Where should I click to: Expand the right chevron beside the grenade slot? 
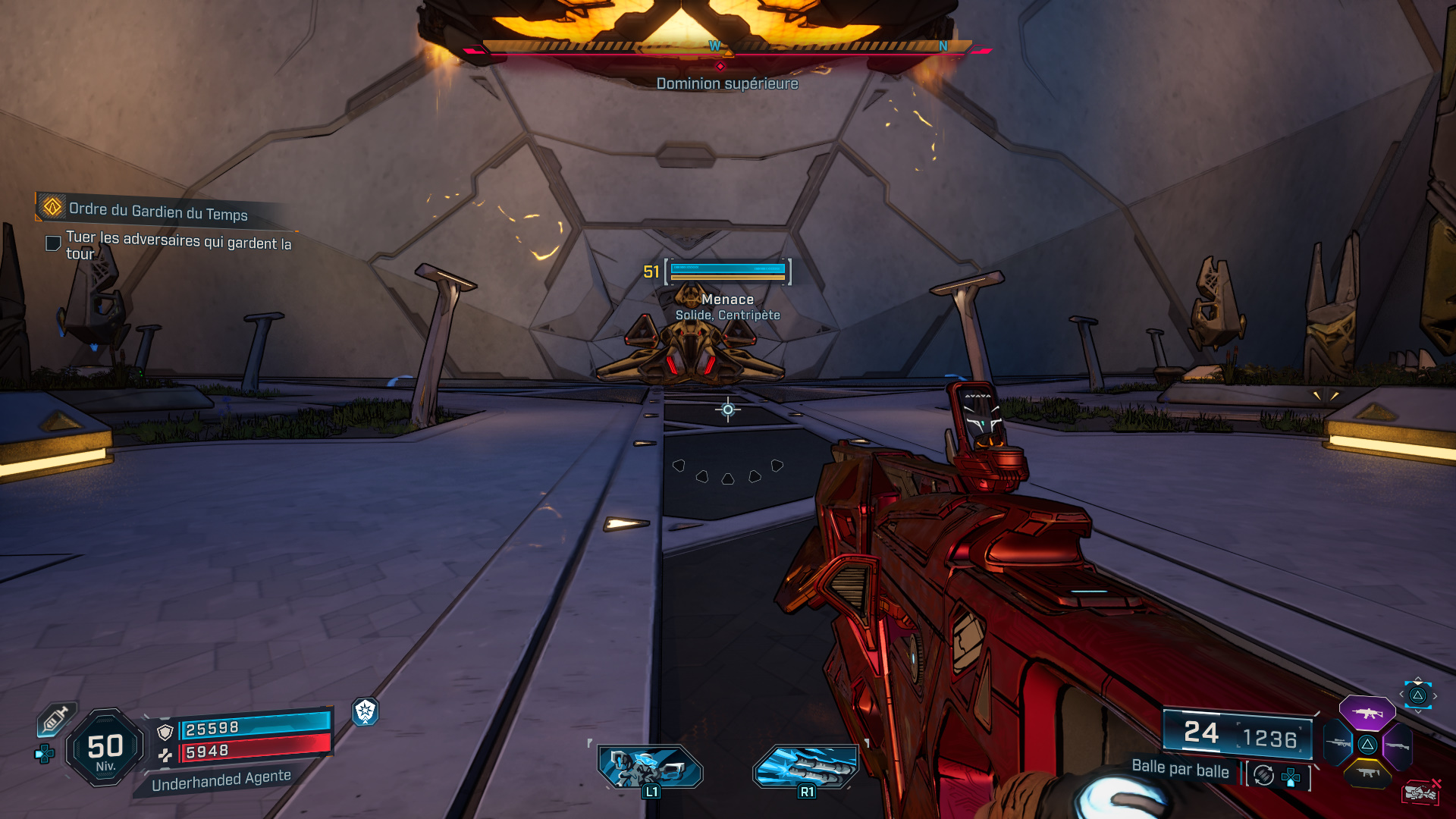[1434, 695]
